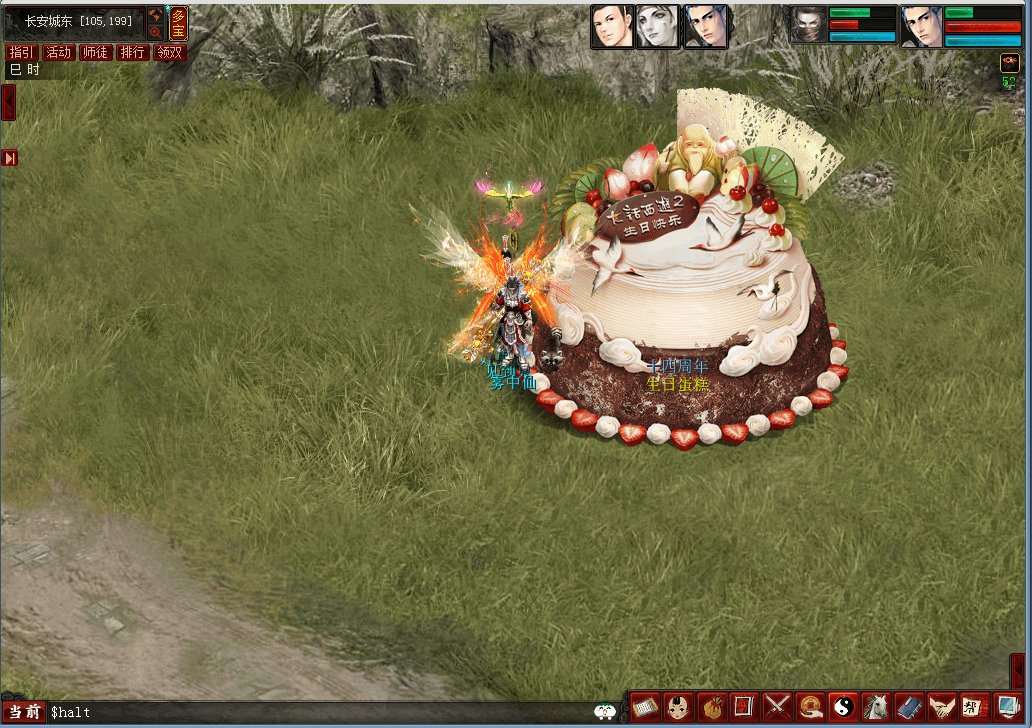Select the masked character portrait
Viewport: 1032px width, 728px height.
[x=808, y=25]
